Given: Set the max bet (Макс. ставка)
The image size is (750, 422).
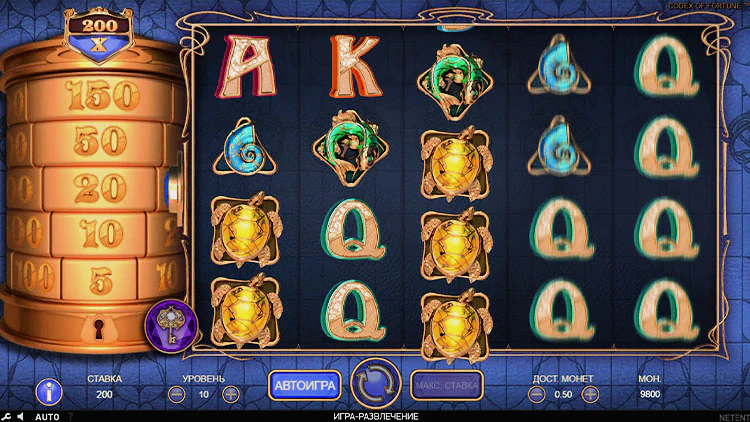Looking at the screenshot, I should click(x=446, y=384).
